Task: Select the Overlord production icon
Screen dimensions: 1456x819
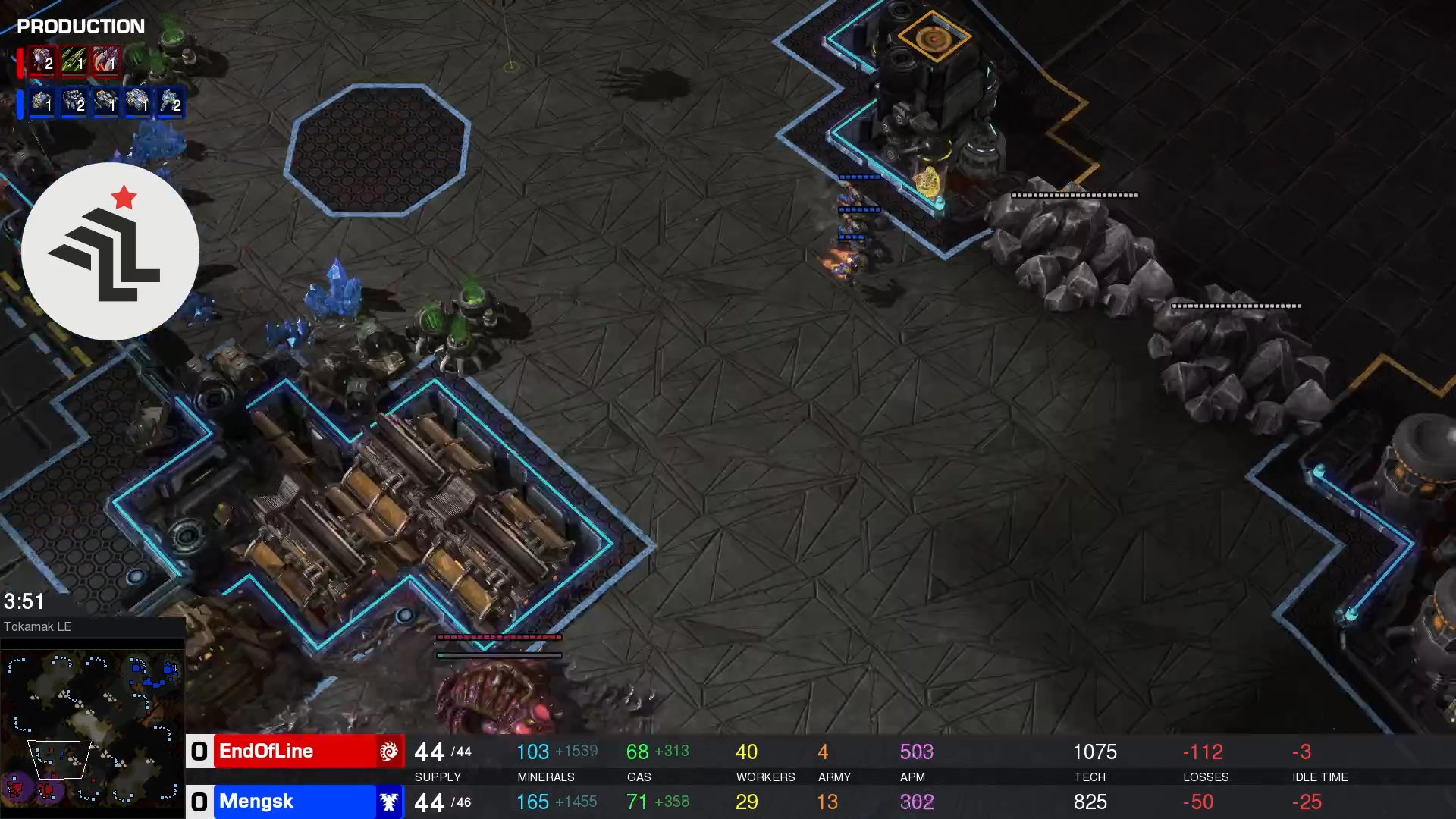Action: (42, 62)
